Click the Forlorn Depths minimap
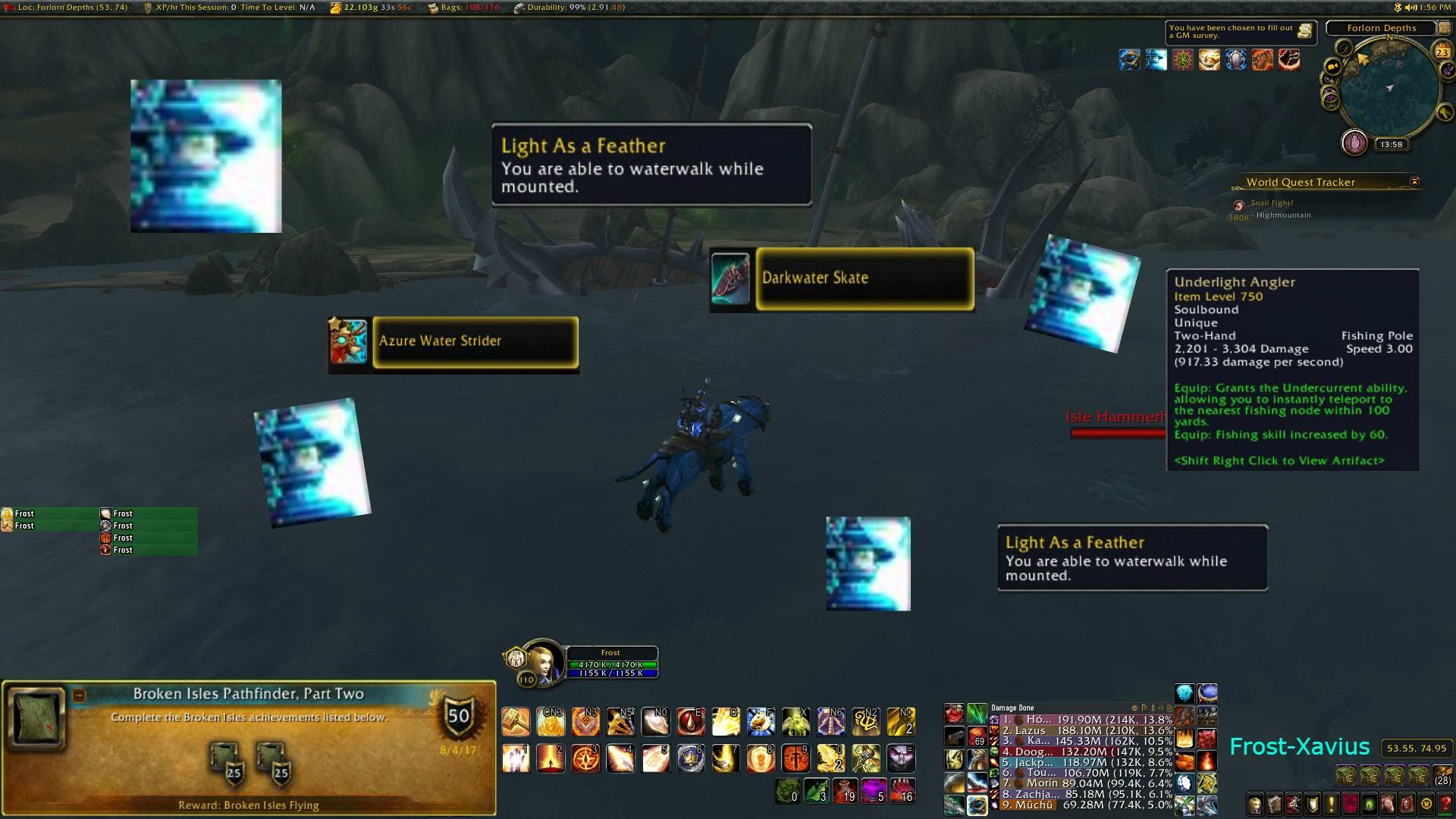The width and height of the screenshot is (1456, 819). 1389,91
